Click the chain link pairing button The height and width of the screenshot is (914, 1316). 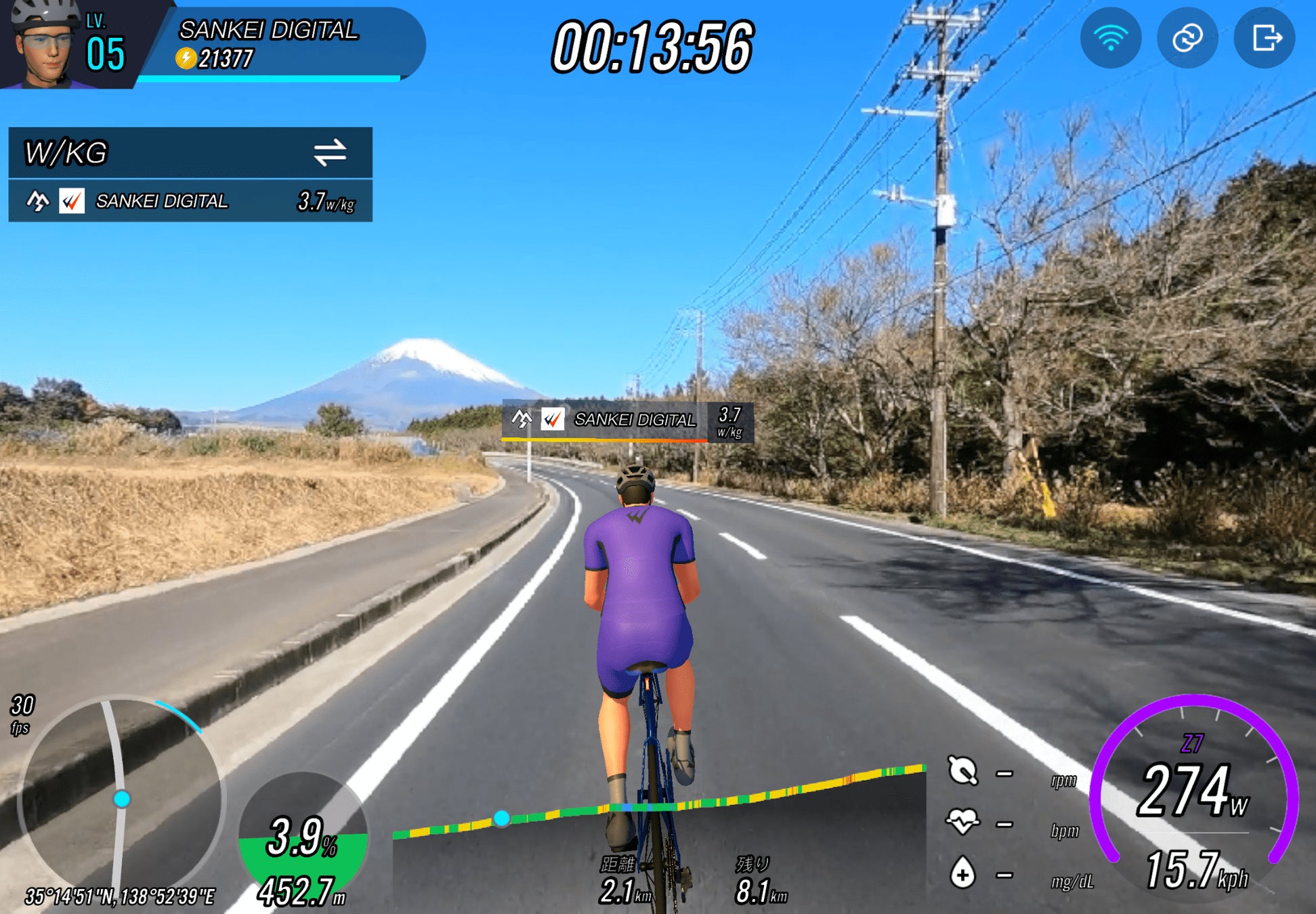(x=1187, y=38)
